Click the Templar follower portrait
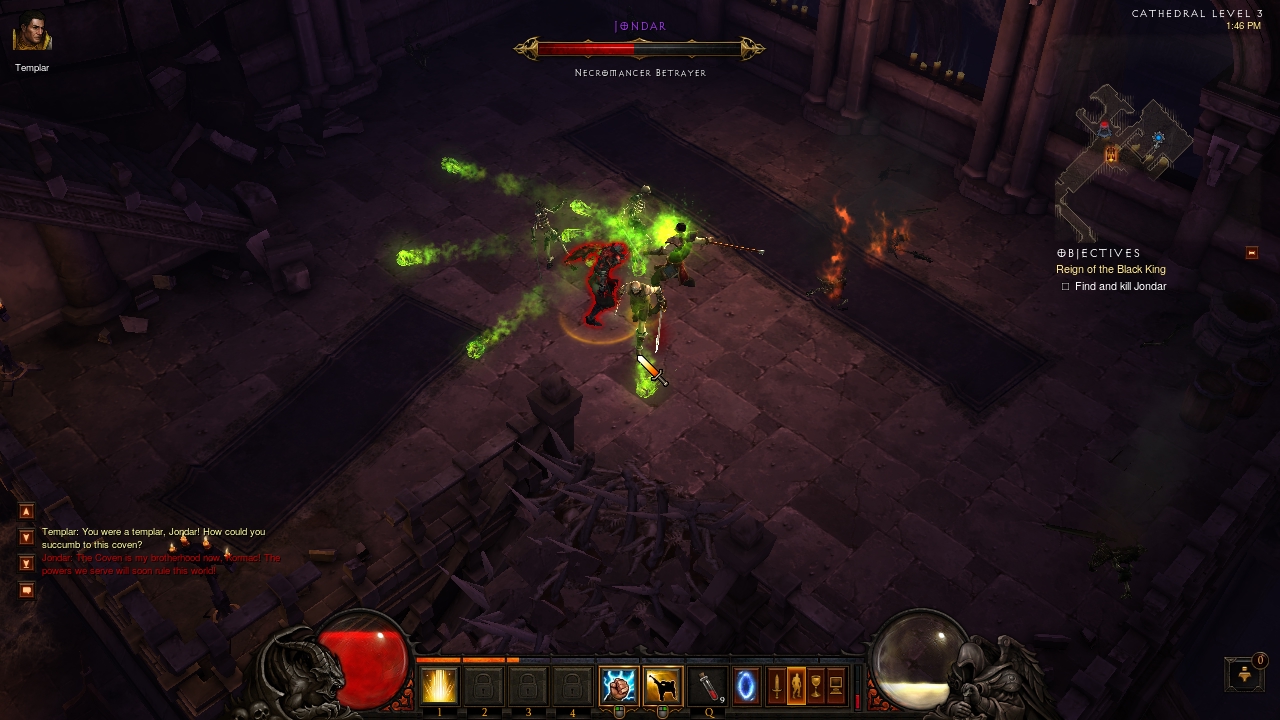This screenshot has height=720, width=1280. [32, 33]
